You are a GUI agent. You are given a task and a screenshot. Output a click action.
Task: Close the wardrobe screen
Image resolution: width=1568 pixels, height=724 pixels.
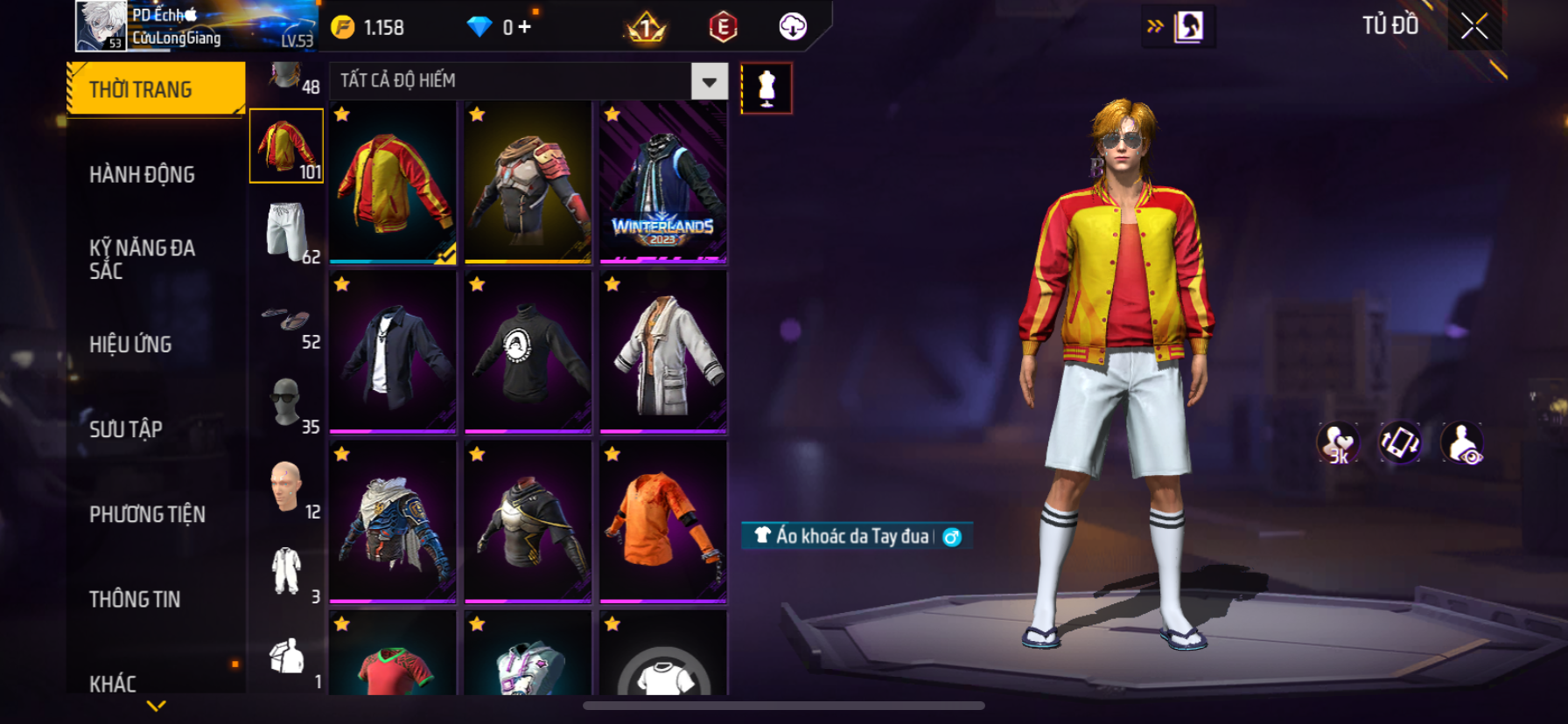1474,27
